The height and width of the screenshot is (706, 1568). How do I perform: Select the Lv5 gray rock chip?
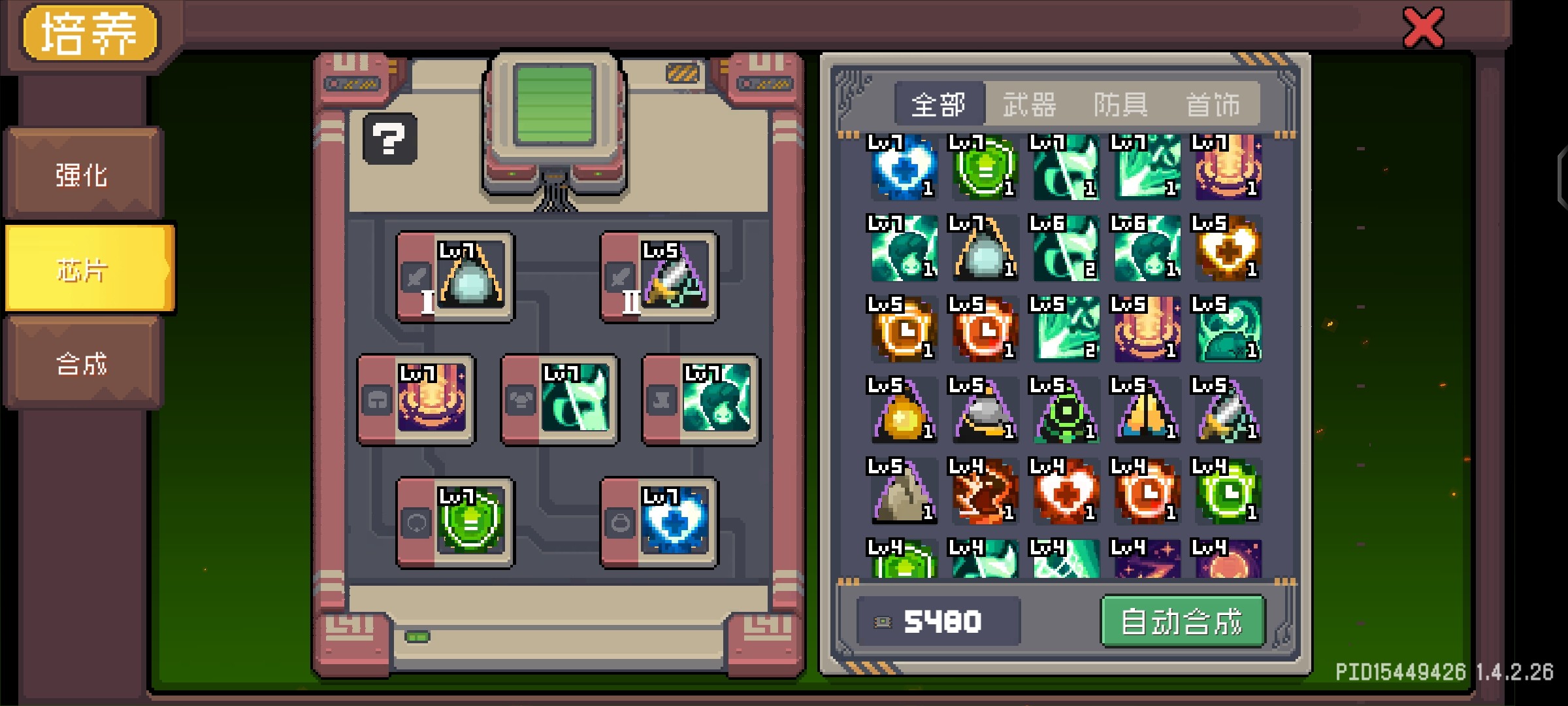903,492
